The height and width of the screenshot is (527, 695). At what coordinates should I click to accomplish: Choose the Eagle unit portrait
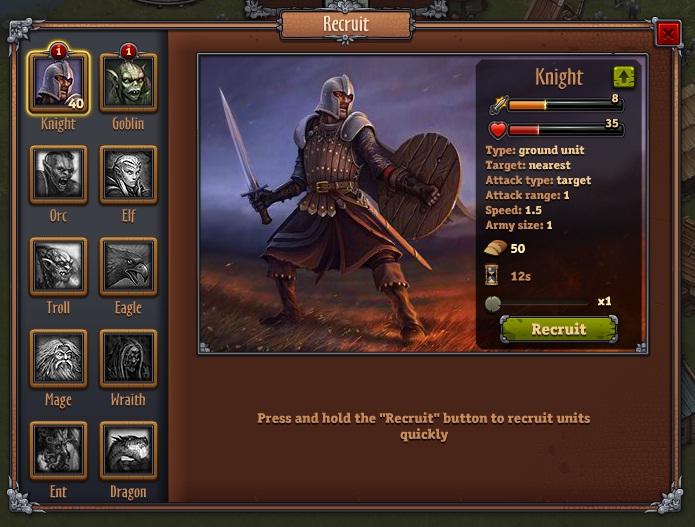tap(128, 266)
